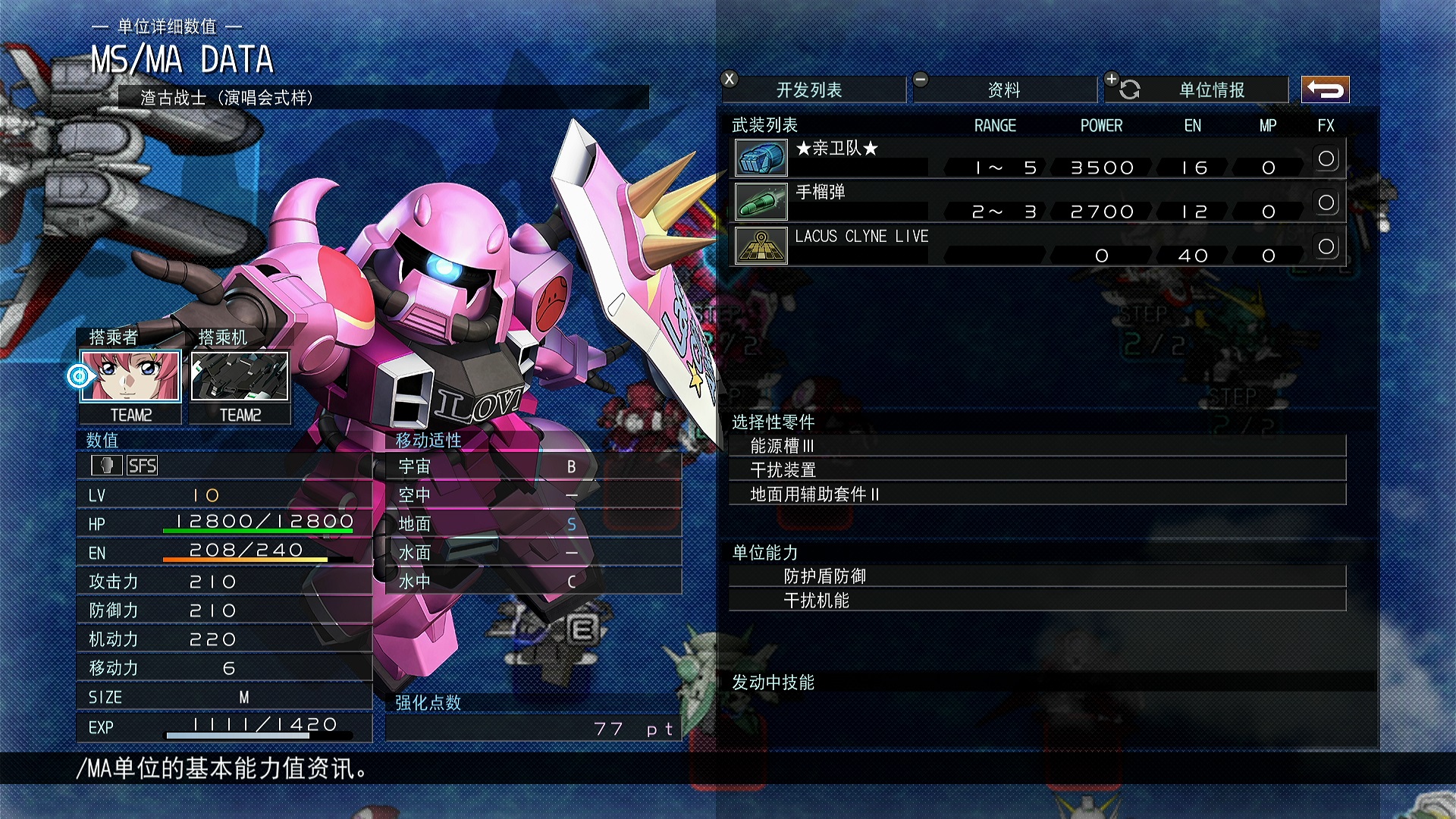
Task: Select the mothership thumbnail under 搭乘机
Action: 240,375
